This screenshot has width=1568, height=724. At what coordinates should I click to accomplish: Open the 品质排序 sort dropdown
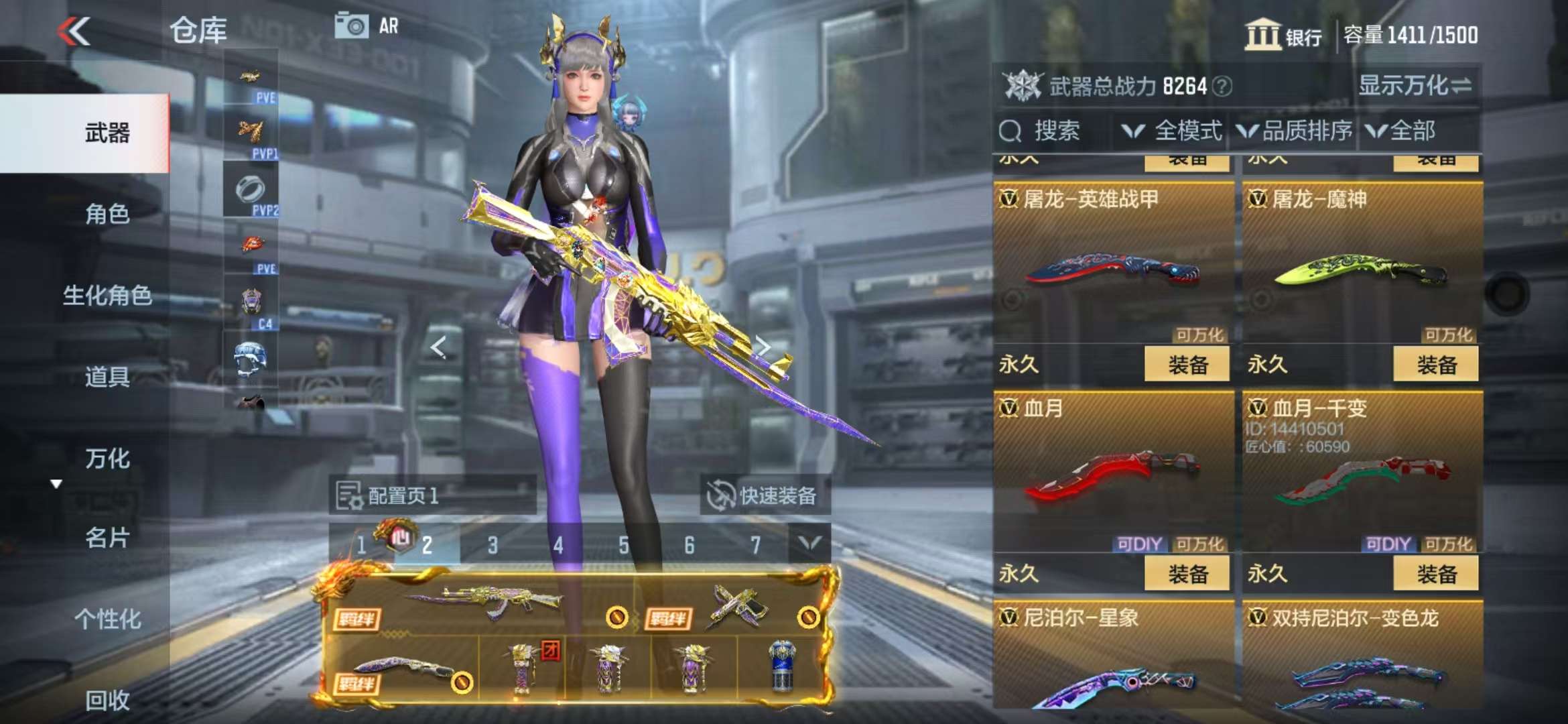pyautogui.click(x=1295, y=131)
